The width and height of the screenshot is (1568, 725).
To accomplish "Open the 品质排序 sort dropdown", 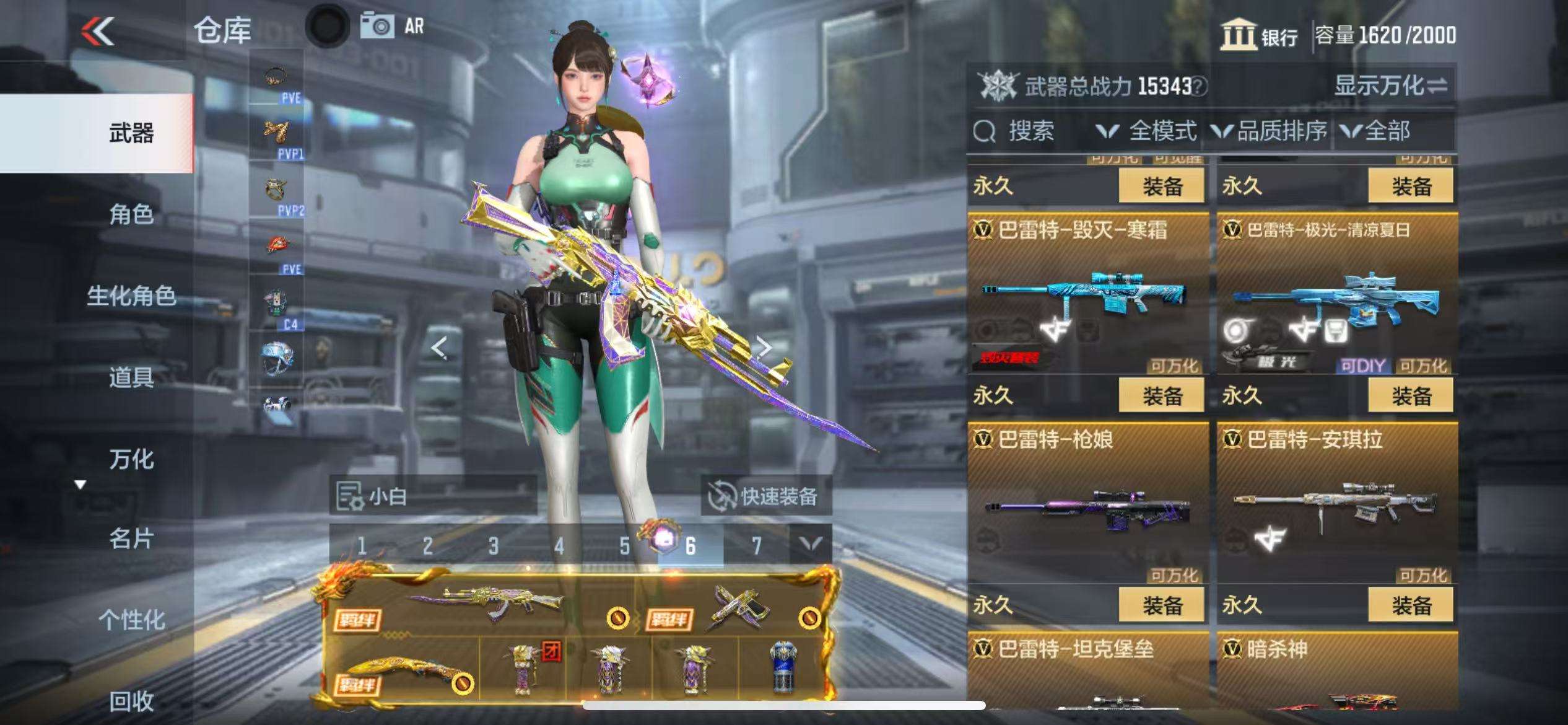I will point(1270,131).
